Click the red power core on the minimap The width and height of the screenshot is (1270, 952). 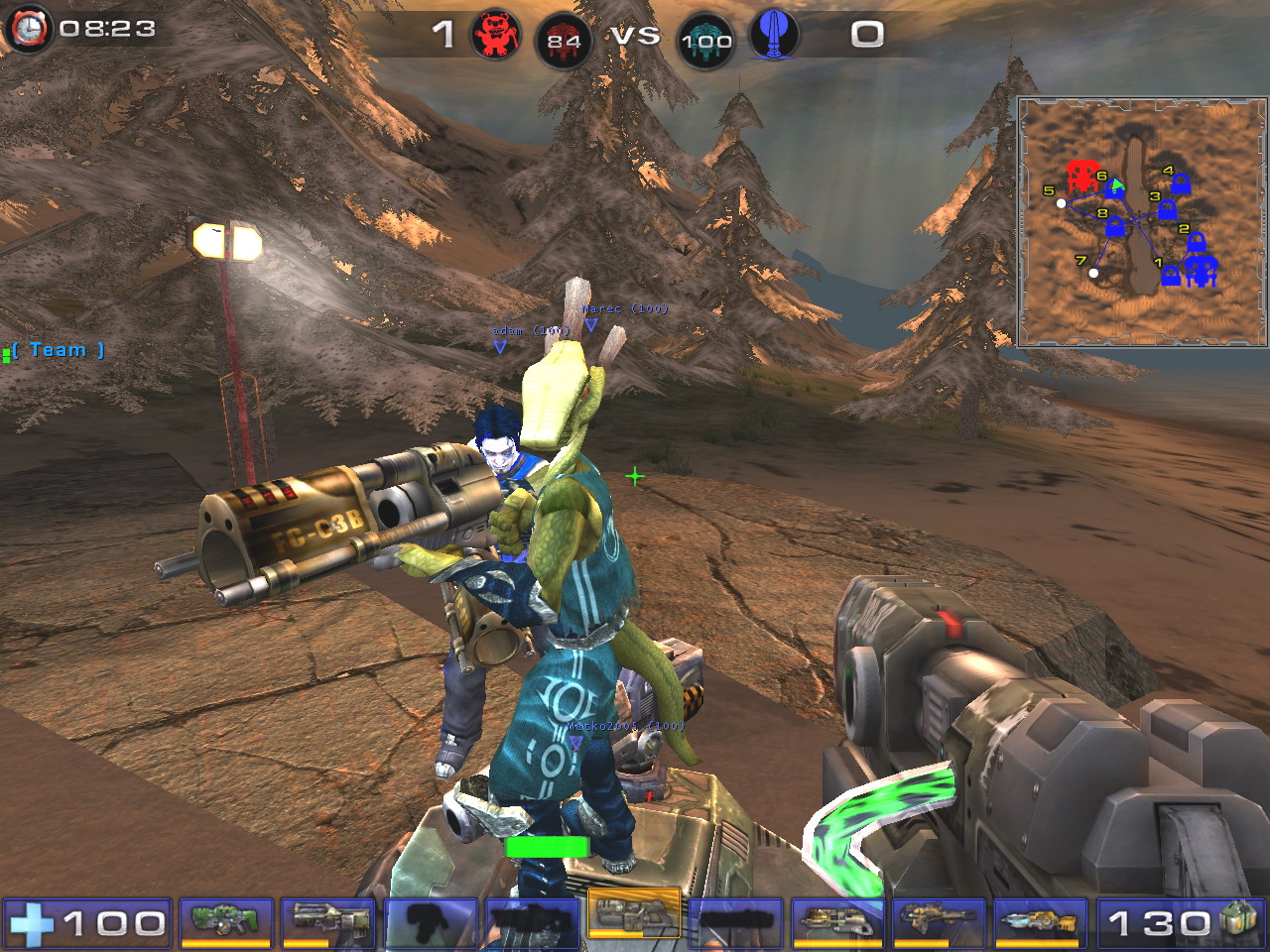tap(1080, 178)
